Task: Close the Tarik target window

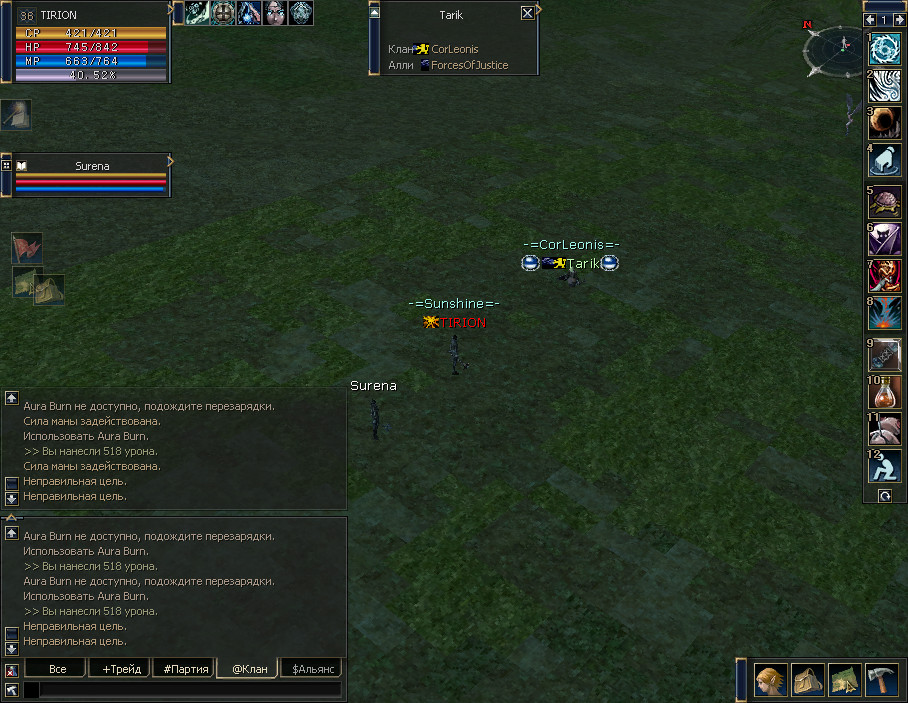Action: tap(527, 14)
